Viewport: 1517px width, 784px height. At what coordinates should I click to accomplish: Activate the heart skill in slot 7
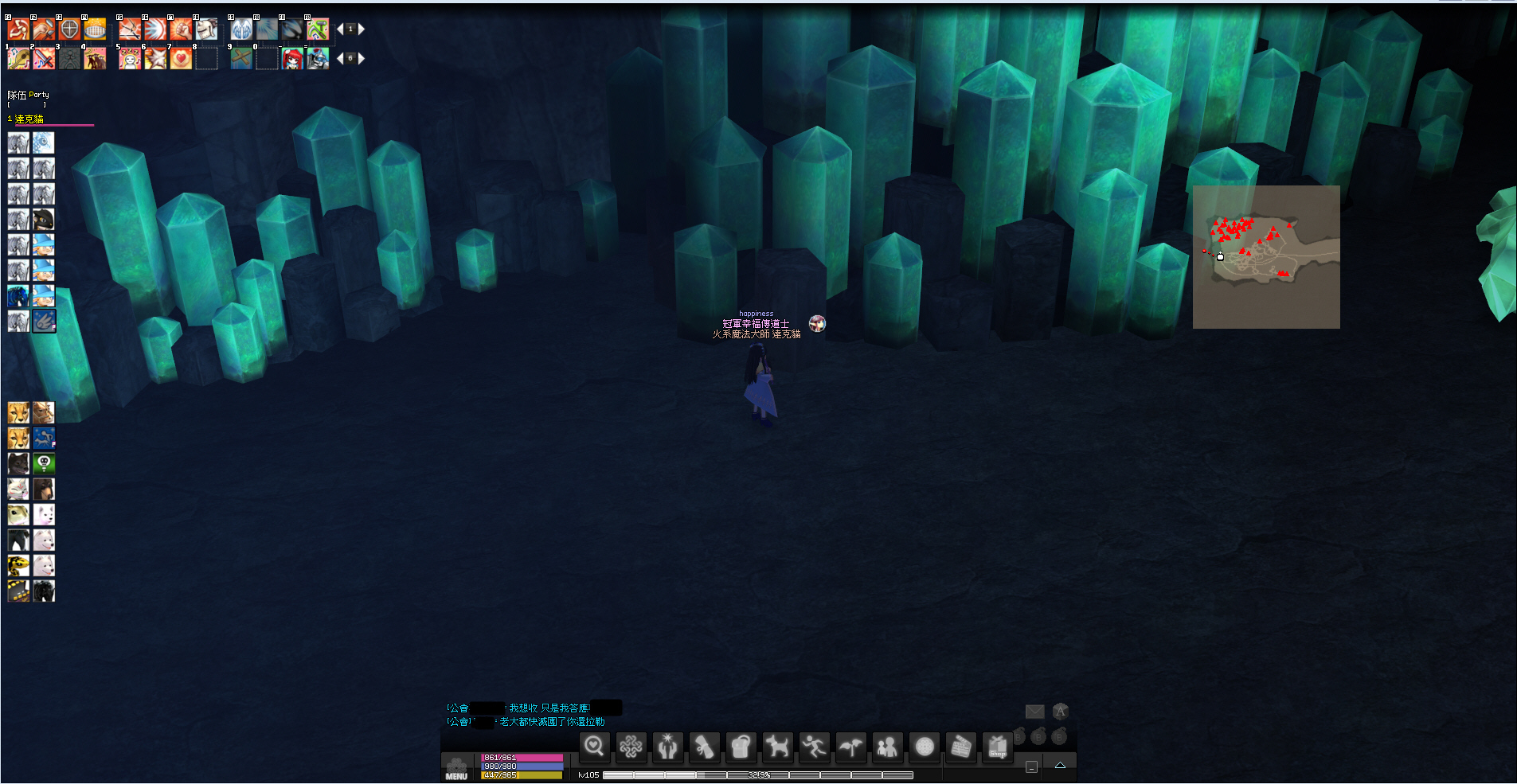181,59
